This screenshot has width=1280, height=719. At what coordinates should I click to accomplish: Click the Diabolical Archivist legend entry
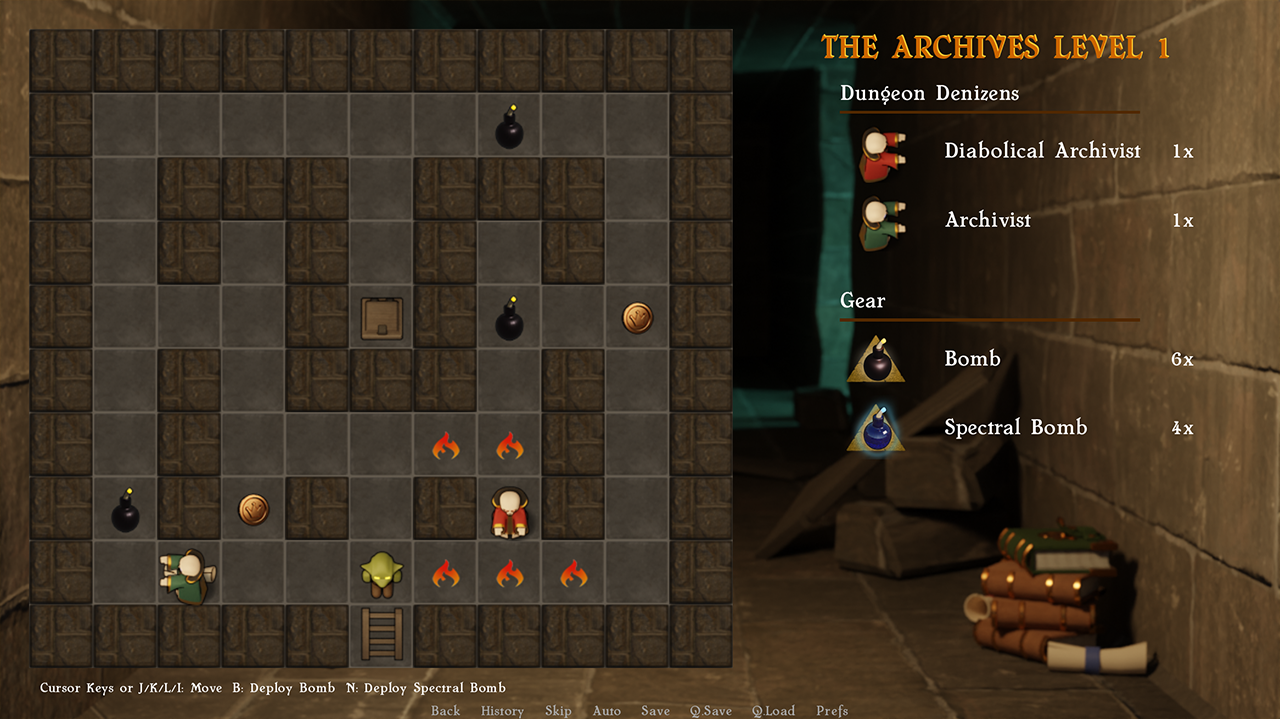click(1041, 151)
